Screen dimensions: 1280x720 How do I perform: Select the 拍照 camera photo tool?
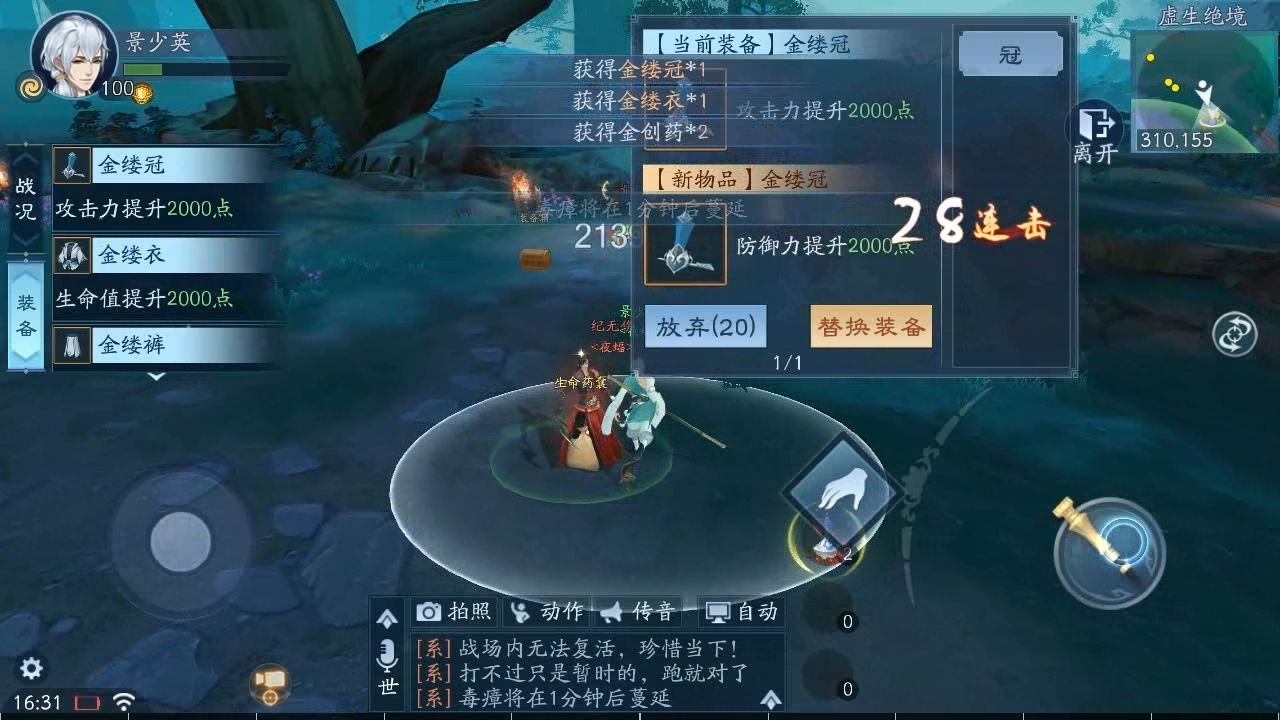click(x=452, y=610)
